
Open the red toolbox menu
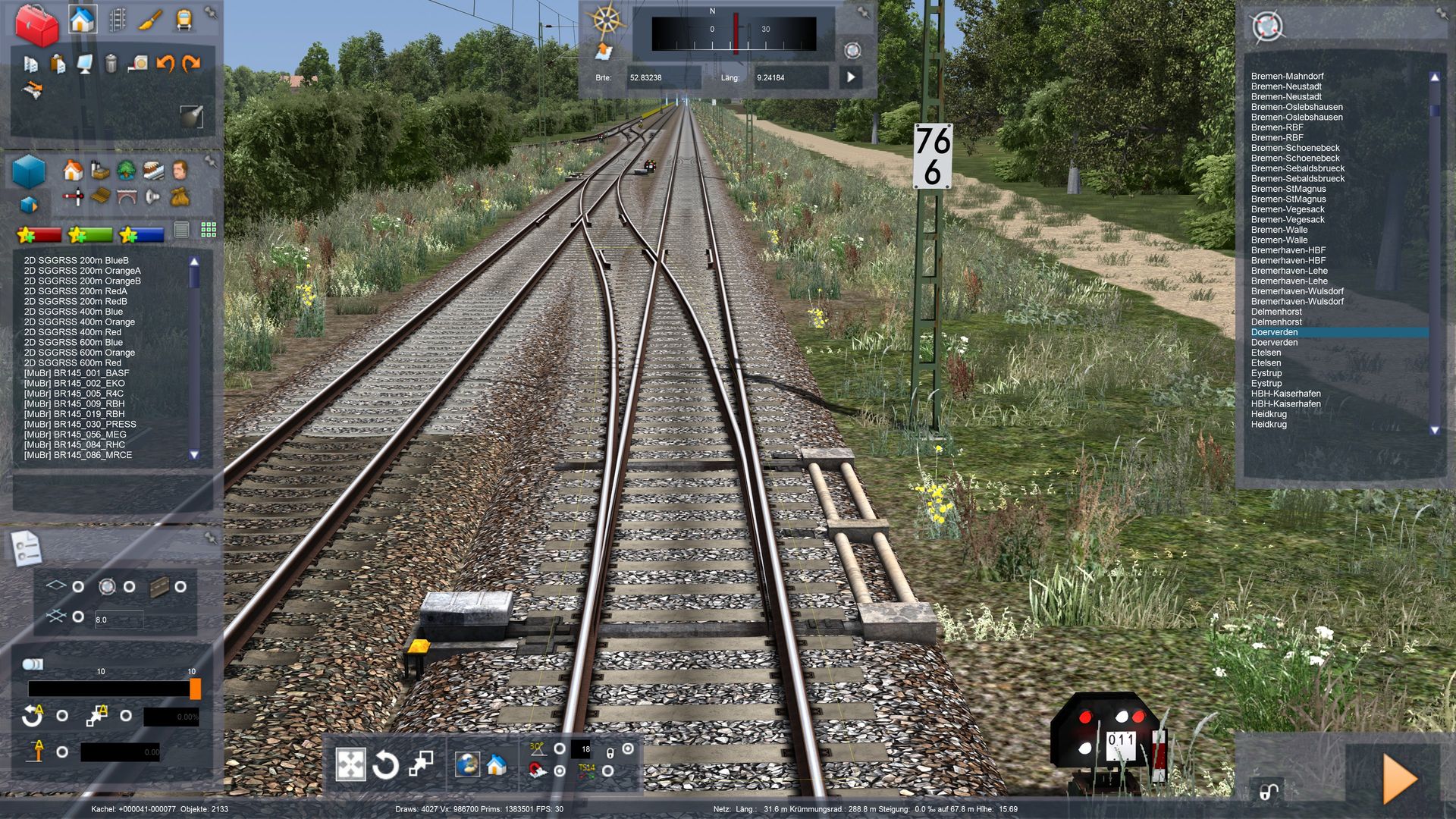36,24
